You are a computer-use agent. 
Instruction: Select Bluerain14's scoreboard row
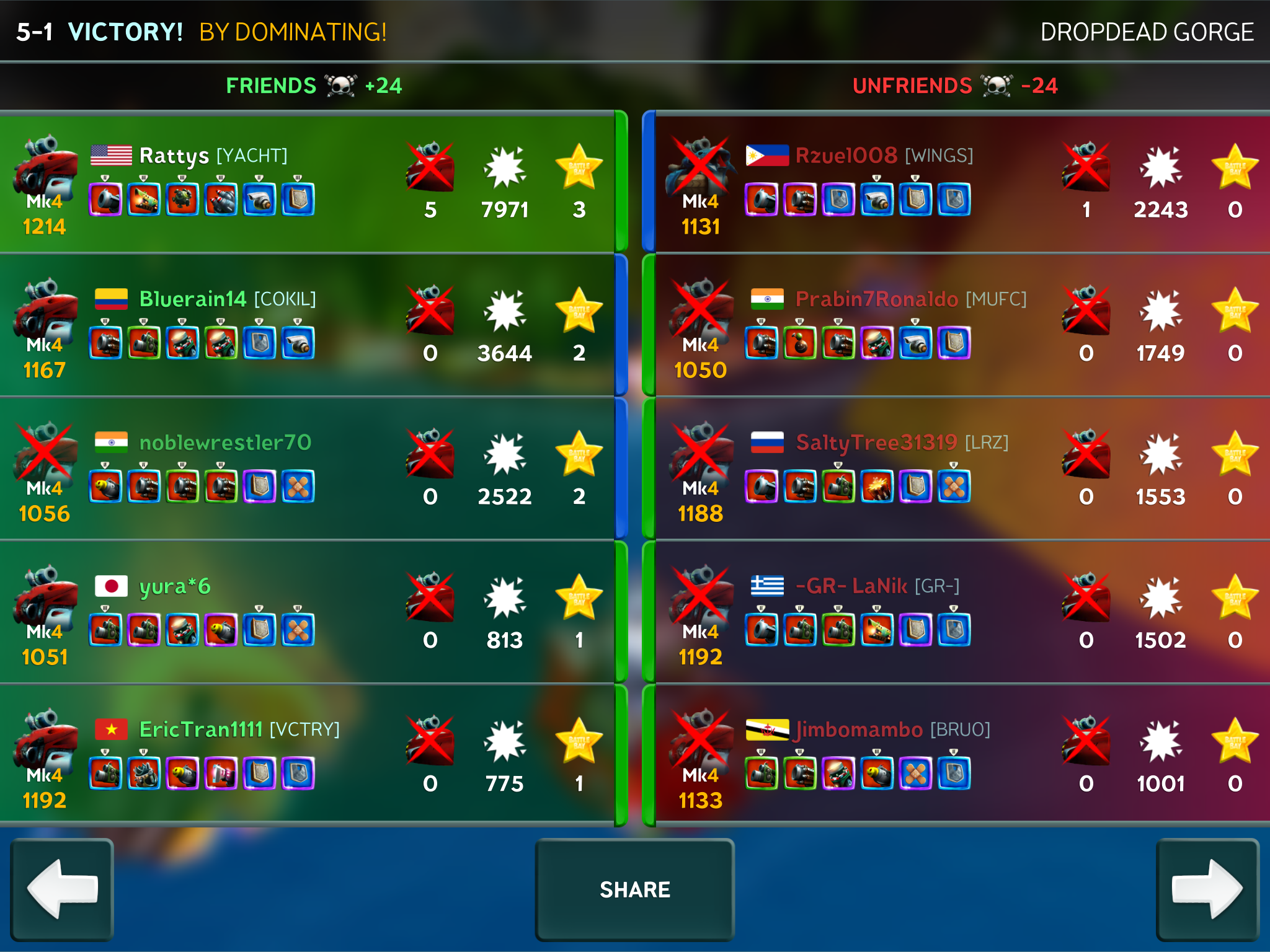click(x=307, y=325)
